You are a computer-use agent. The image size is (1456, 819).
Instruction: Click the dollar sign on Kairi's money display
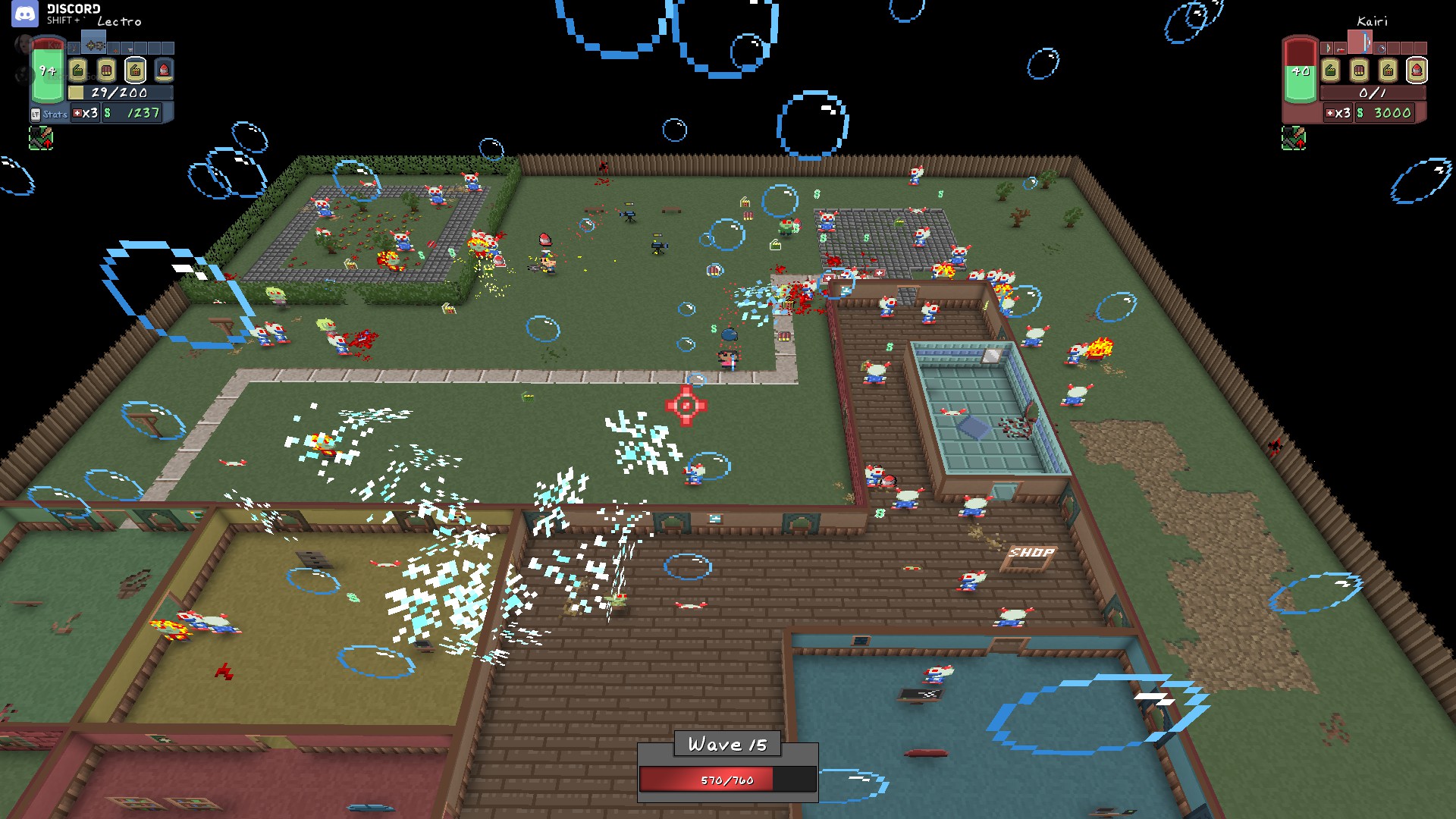[x=1360, y=113]
